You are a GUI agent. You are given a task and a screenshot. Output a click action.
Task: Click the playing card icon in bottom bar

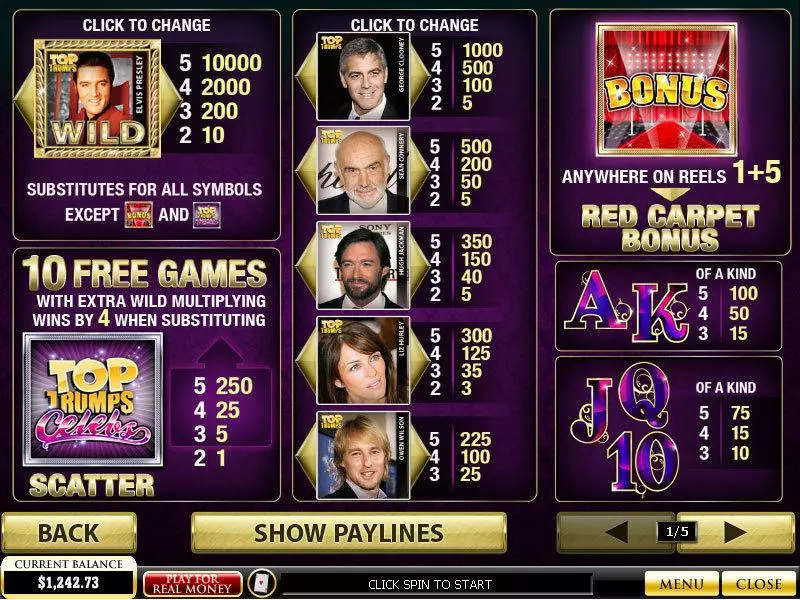coord(261,584)
